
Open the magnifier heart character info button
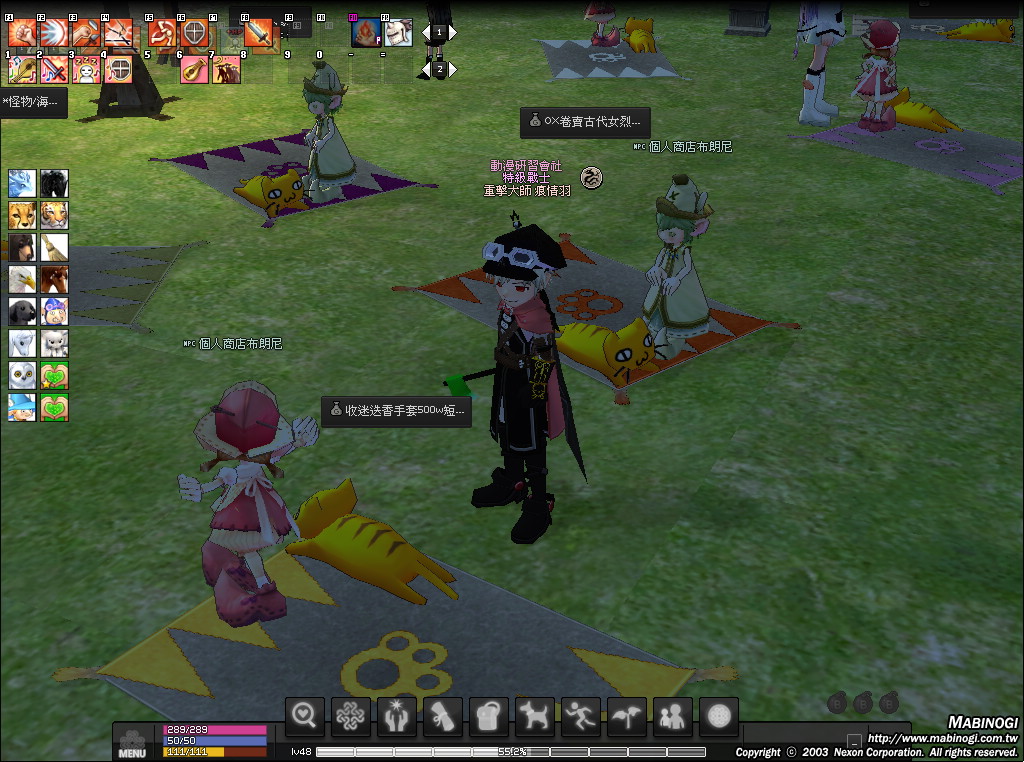click(305, 715)
